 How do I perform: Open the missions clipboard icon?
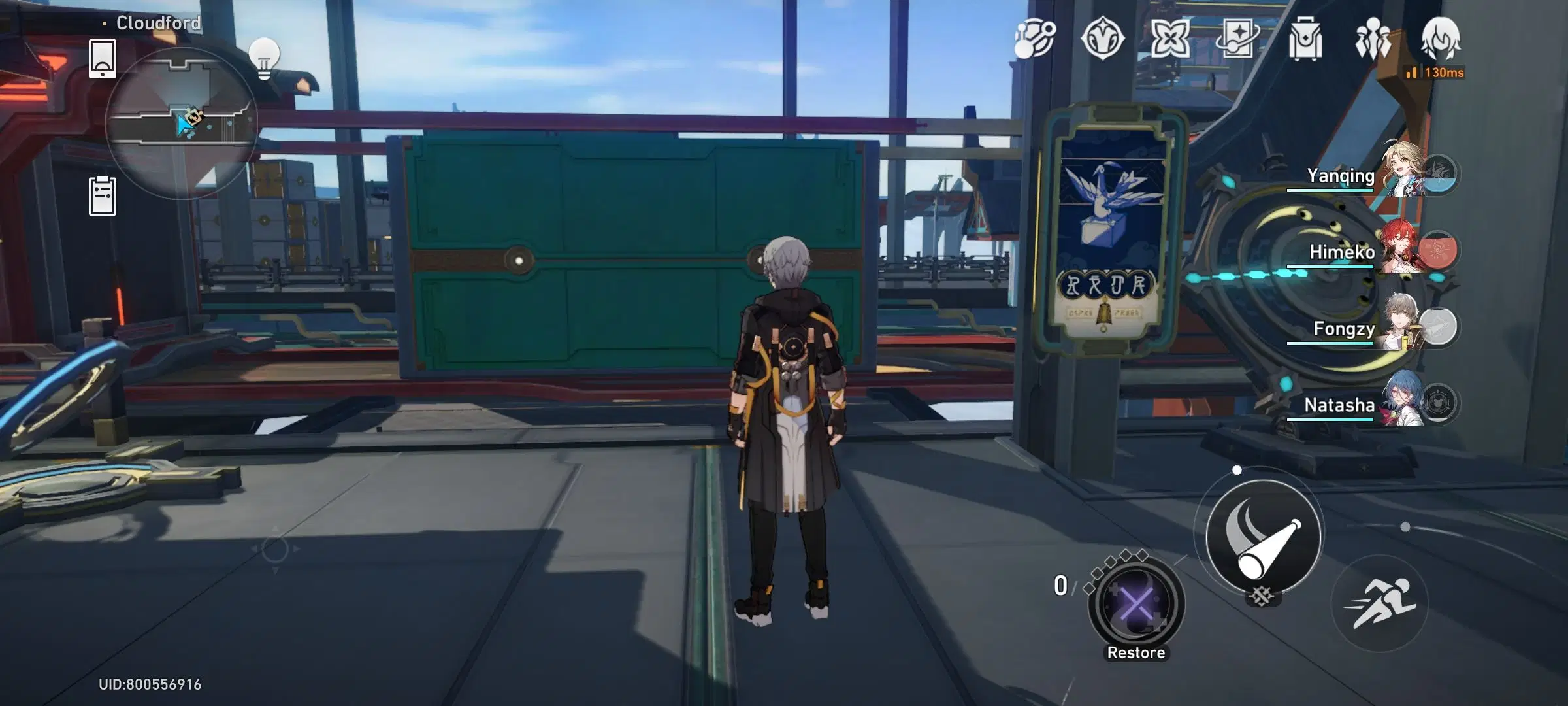tap(101, 193)
